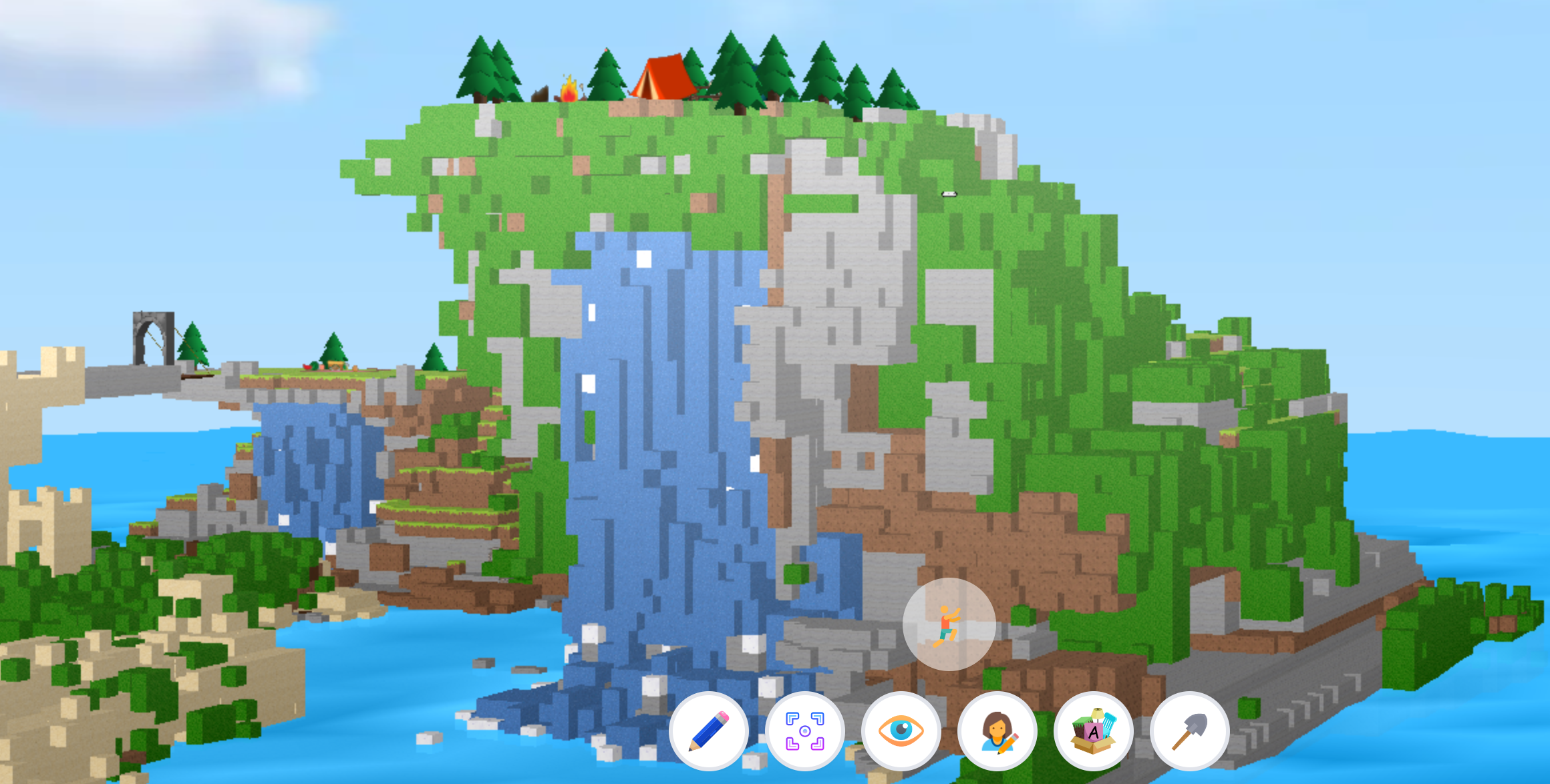Toggle the eye view mode
The image size is (1550, 784).
pyautogui.click(x=901, y=731)
